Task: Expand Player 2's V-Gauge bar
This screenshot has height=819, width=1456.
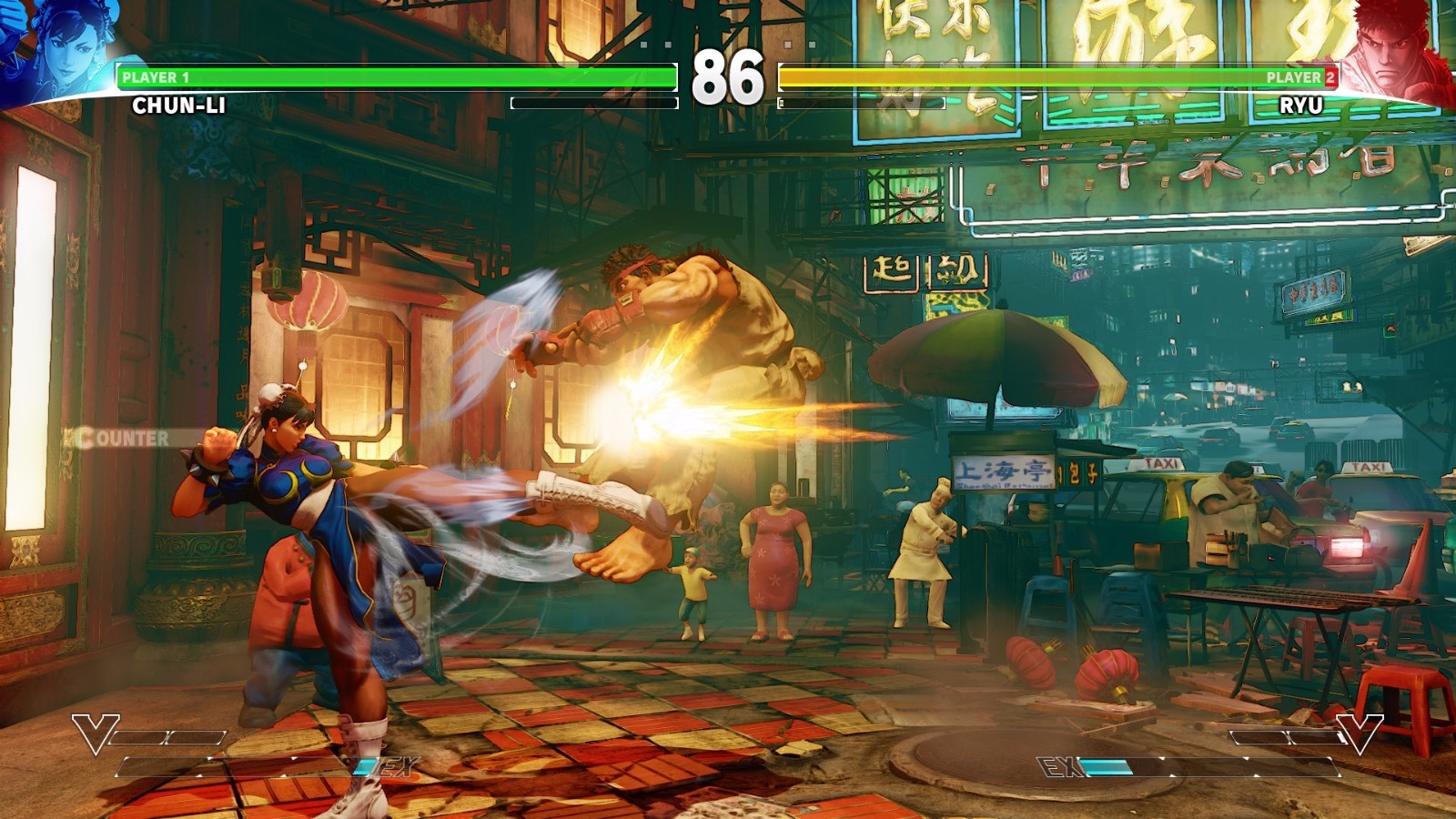Action: (1289, 737)
